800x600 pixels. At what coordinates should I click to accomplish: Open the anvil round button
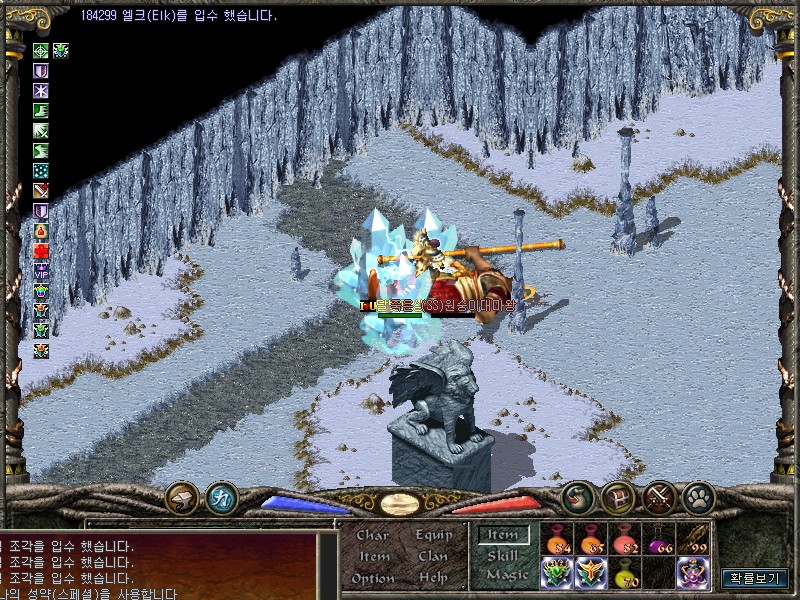point(182,497)
